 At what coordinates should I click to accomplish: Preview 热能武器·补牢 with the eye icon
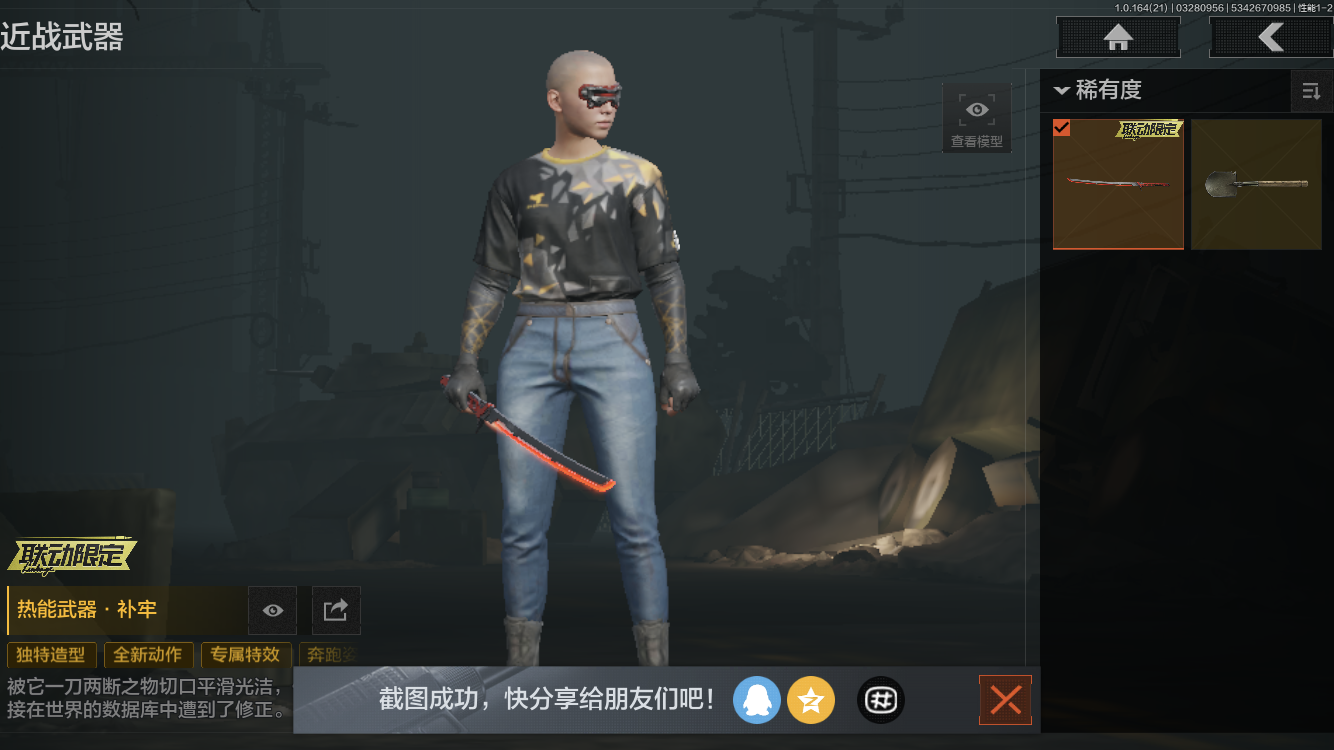(x=271, y=611)
